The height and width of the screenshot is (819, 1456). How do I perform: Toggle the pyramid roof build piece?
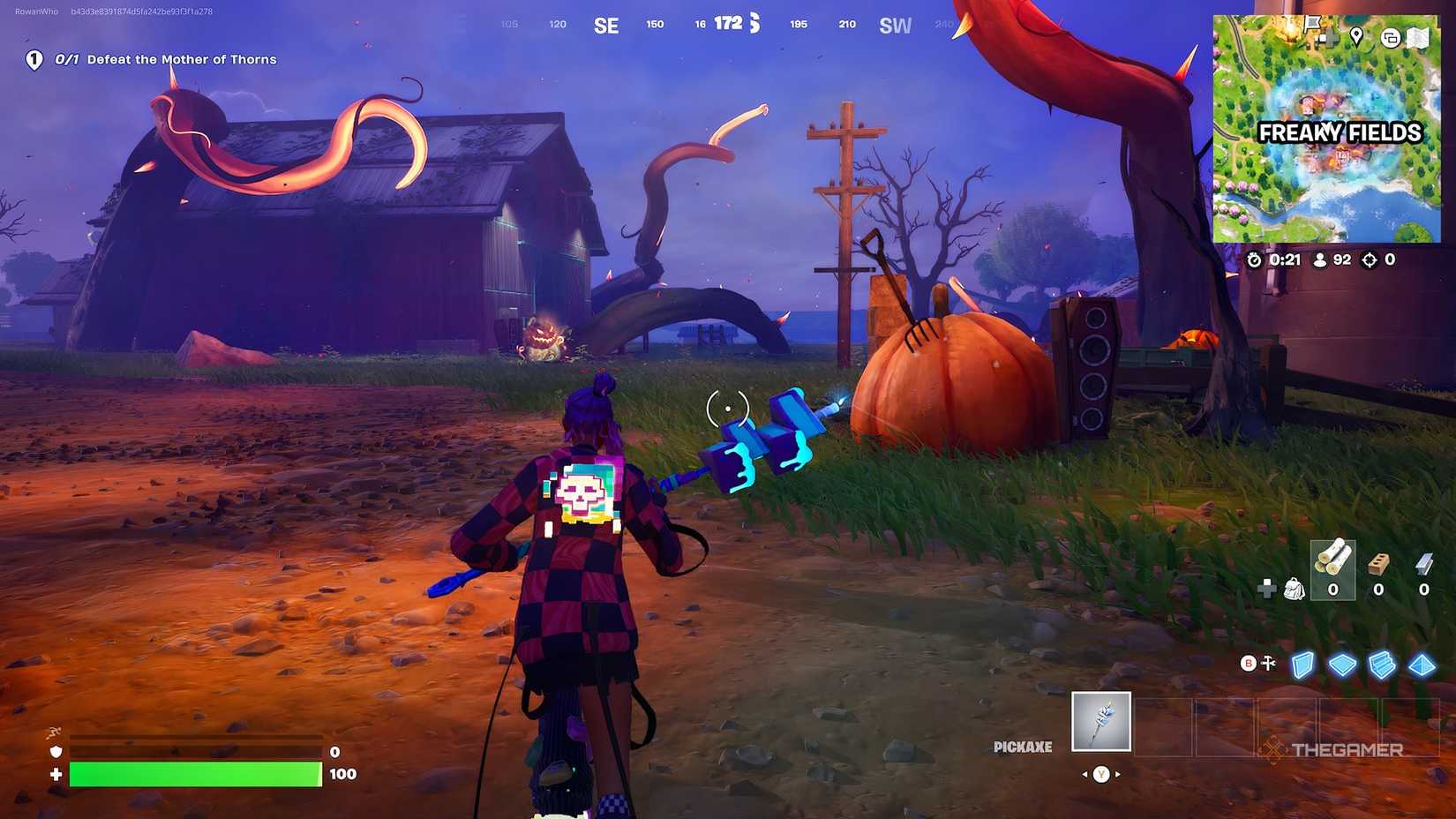(x=1422, y=665)
